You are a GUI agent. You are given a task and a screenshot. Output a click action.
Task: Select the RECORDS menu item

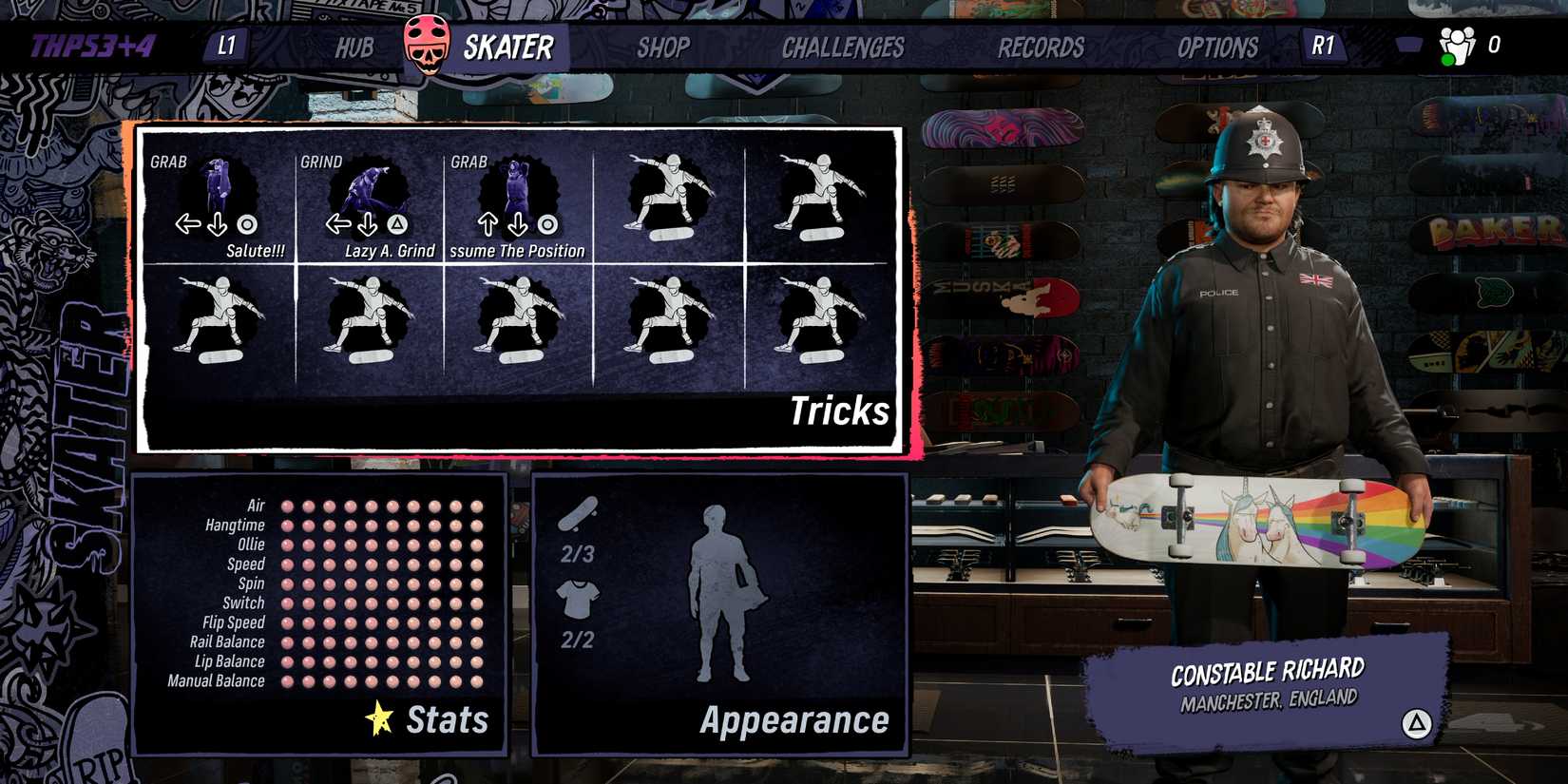pyautogui.click(x=1041, y=46)
